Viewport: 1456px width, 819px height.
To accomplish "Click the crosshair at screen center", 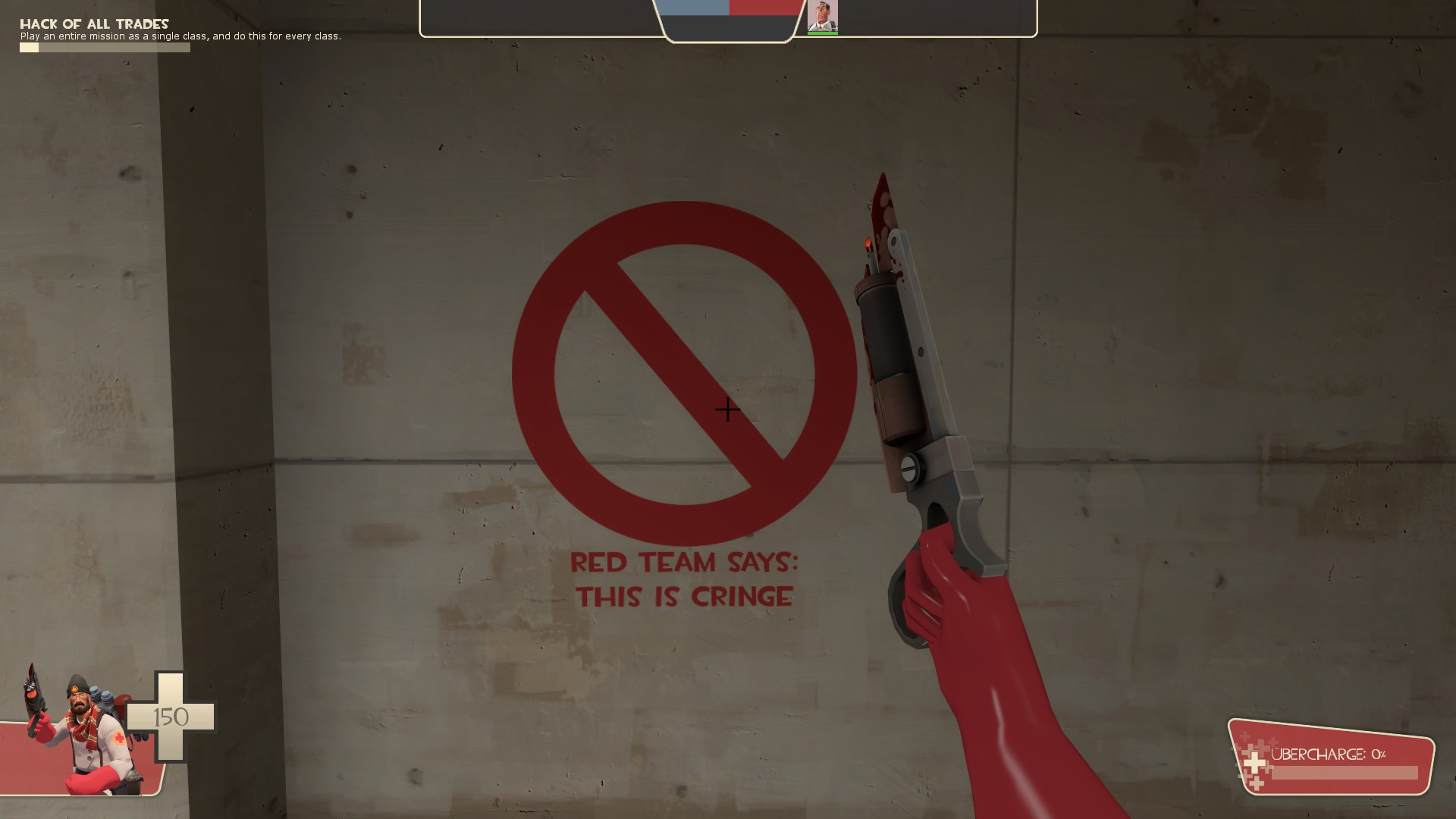I will (x=727, y=409).
